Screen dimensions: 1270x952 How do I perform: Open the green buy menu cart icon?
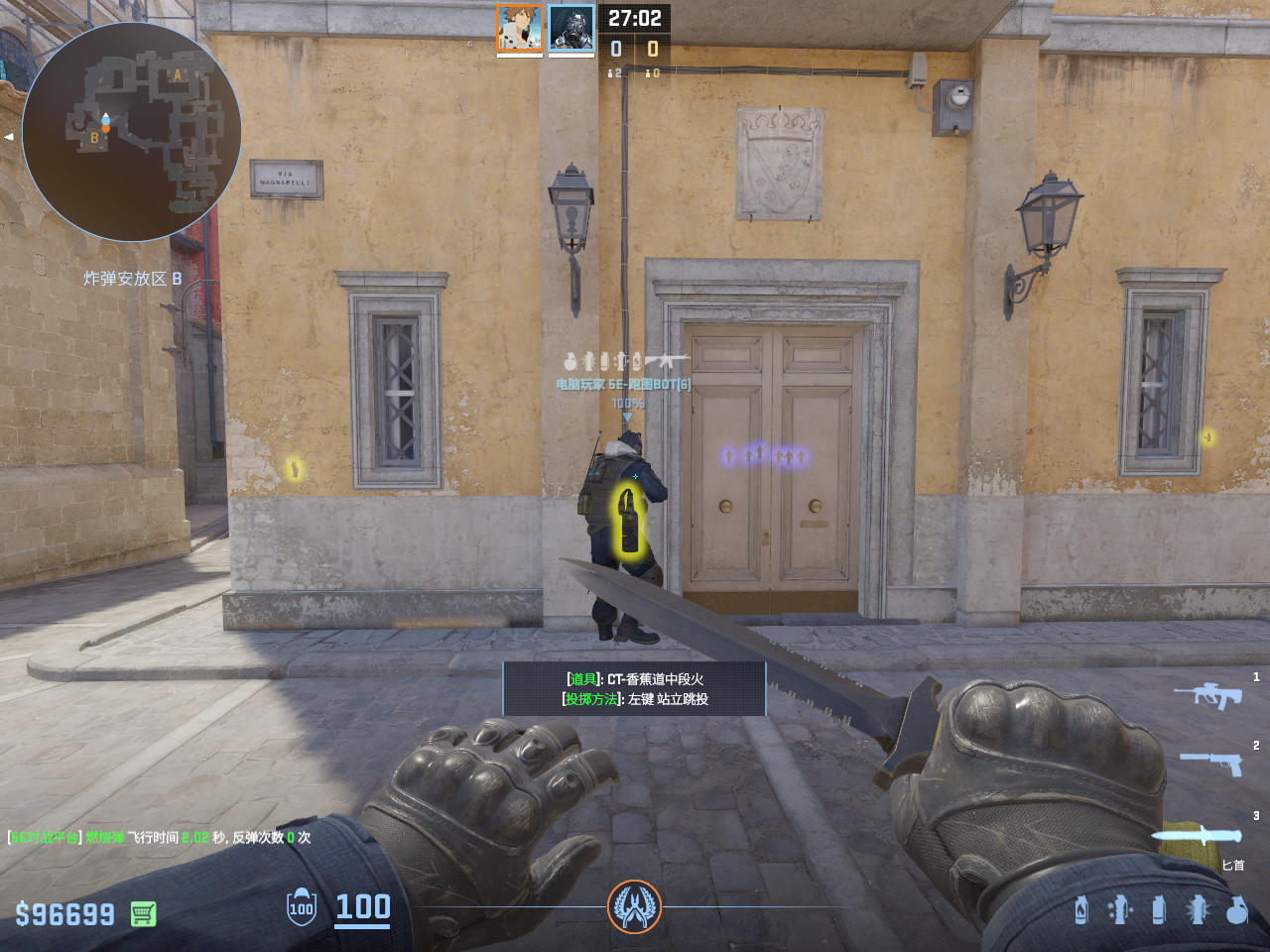[x=143, y=913]
